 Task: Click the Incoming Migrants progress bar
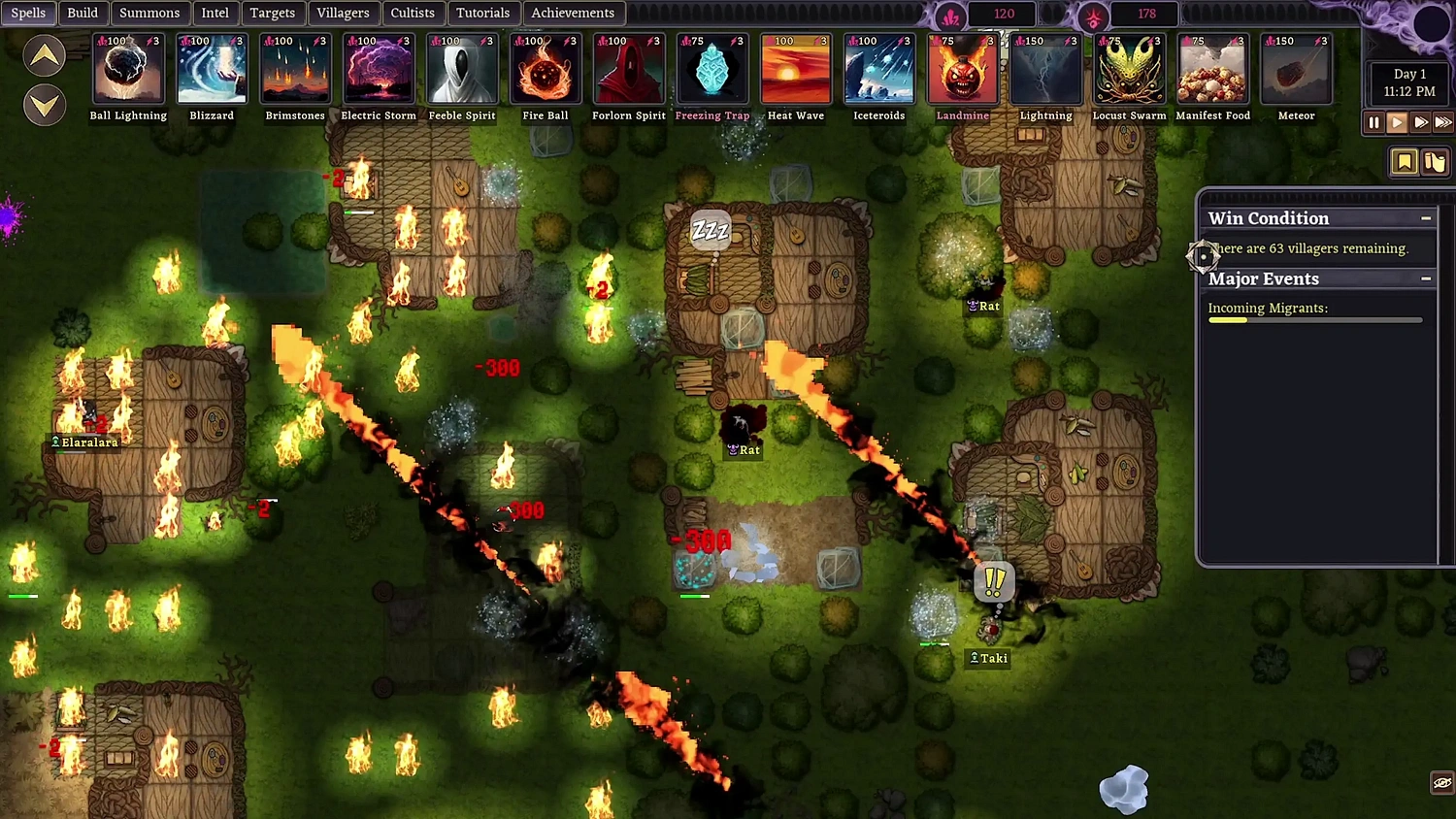[x=1315, y=320]
